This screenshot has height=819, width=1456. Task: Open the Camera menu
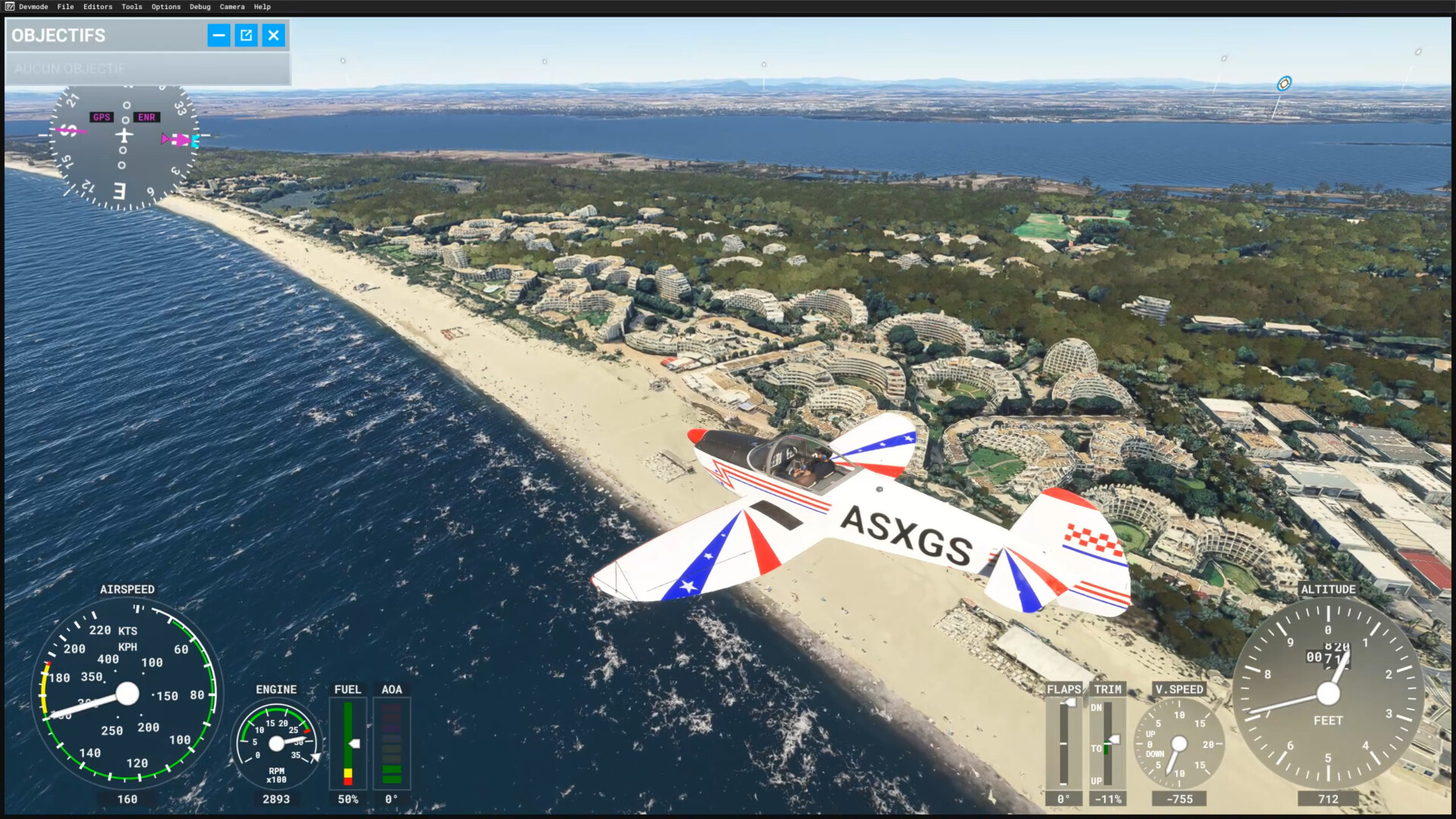[x=232, y=7]
